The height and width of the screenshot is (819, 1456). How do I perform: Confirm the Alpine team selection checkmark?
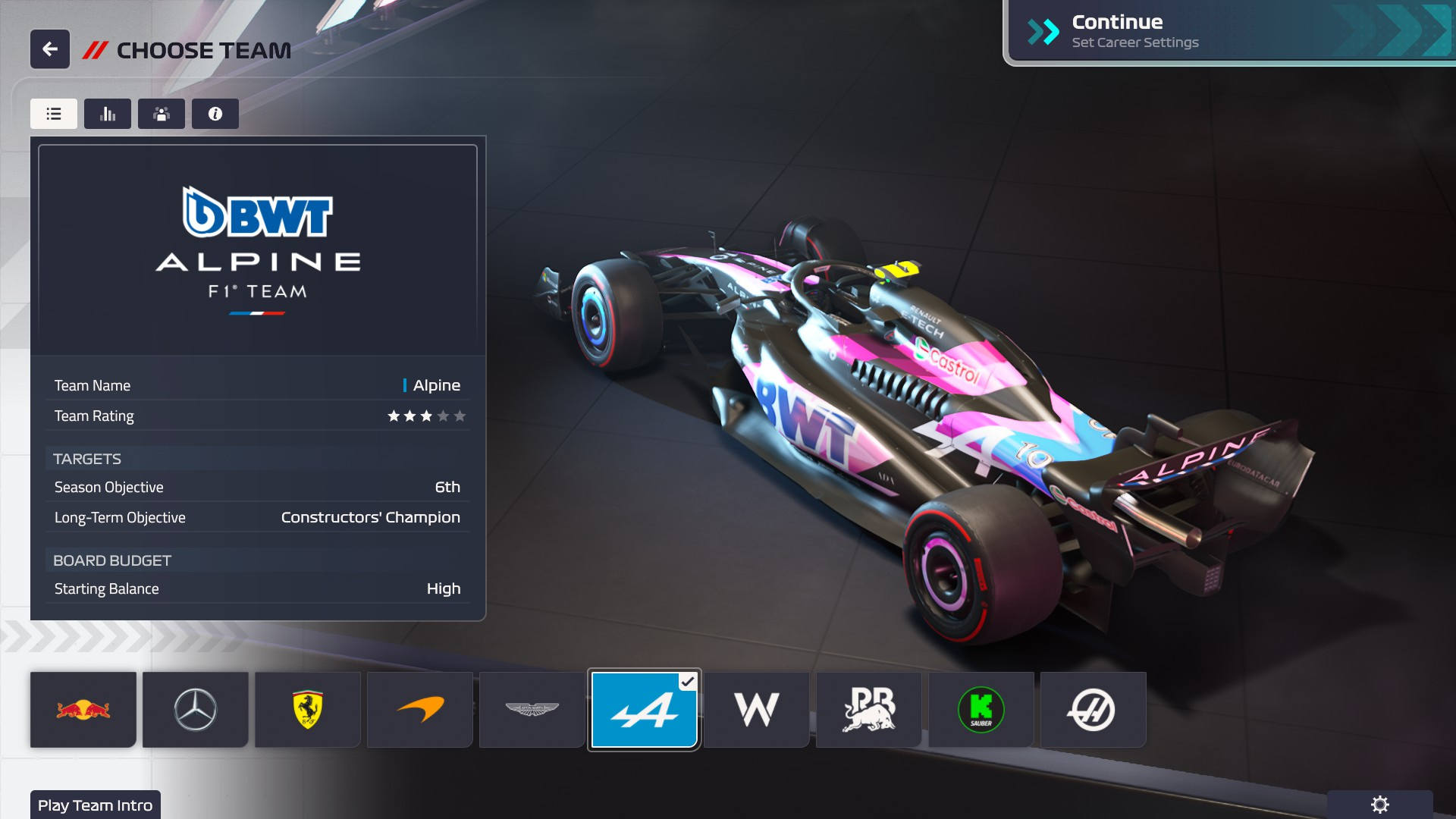(687, 681)
